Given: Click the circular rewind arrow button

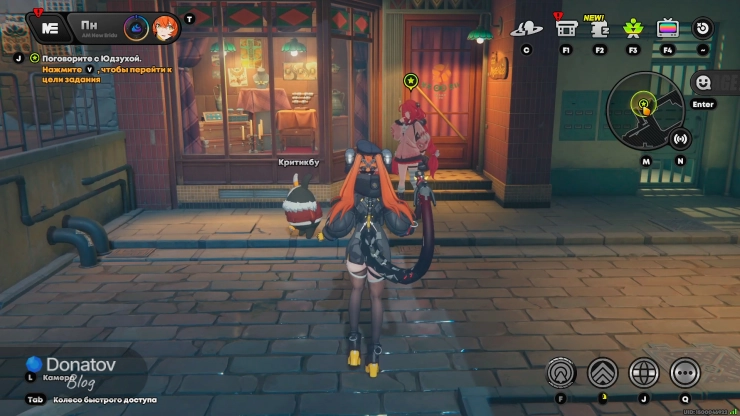Looking at the screenshot, I should point(703,28).
